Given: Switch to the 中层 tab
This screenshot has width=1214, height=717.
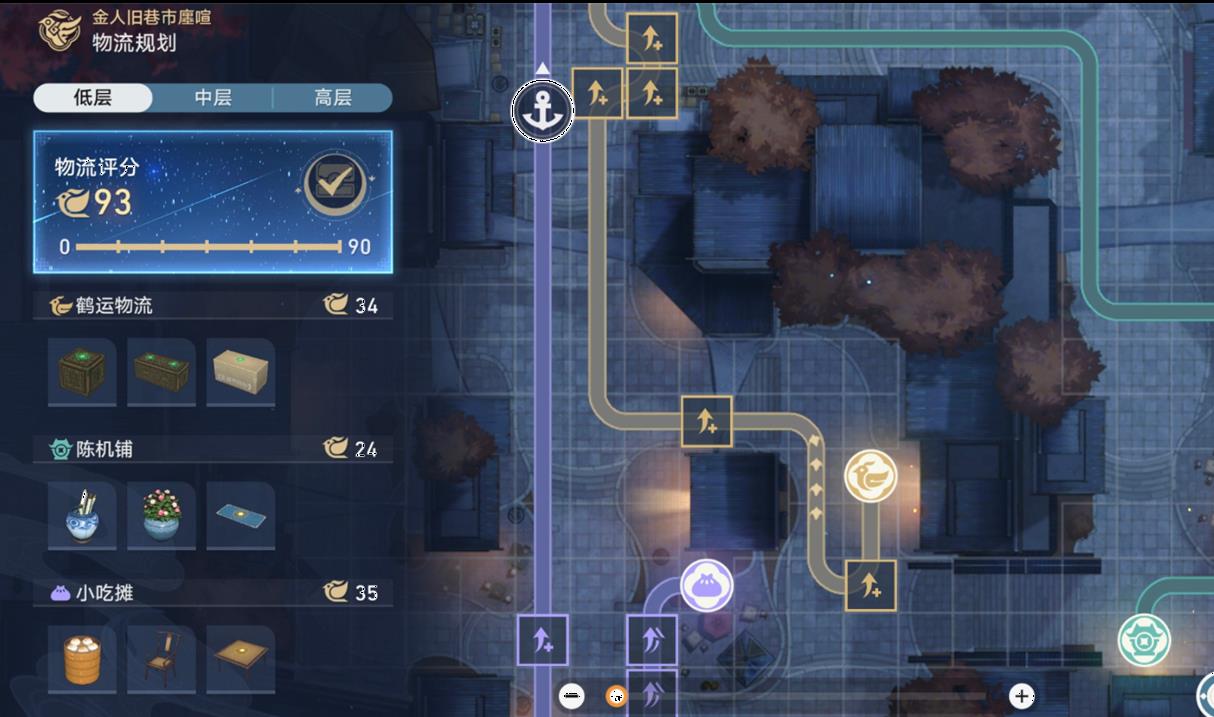Looking at the screenshot, I should [x=212, y=98].
